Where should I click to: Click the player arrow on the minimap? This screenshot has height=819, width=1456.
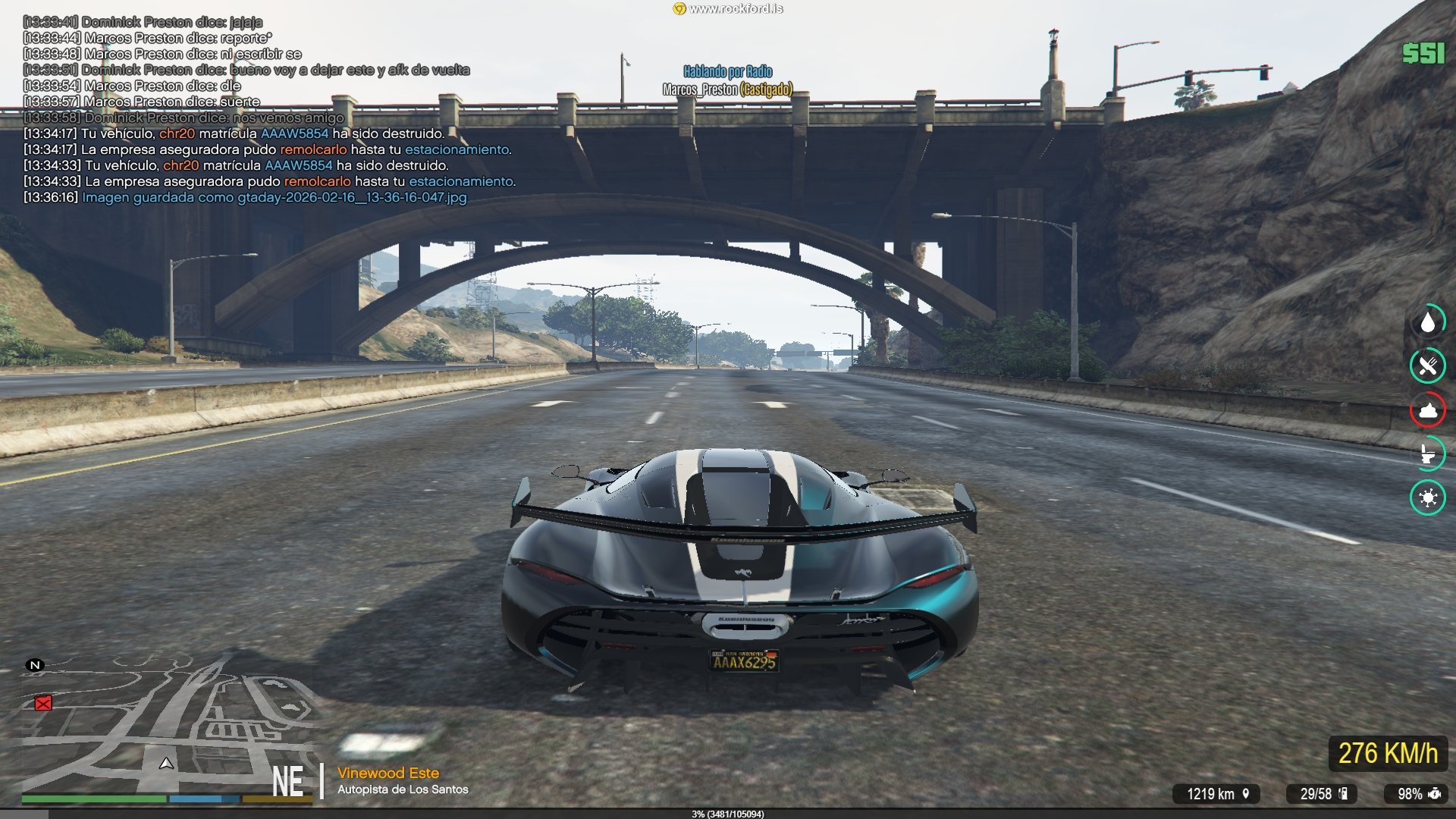tap(166, 763)
